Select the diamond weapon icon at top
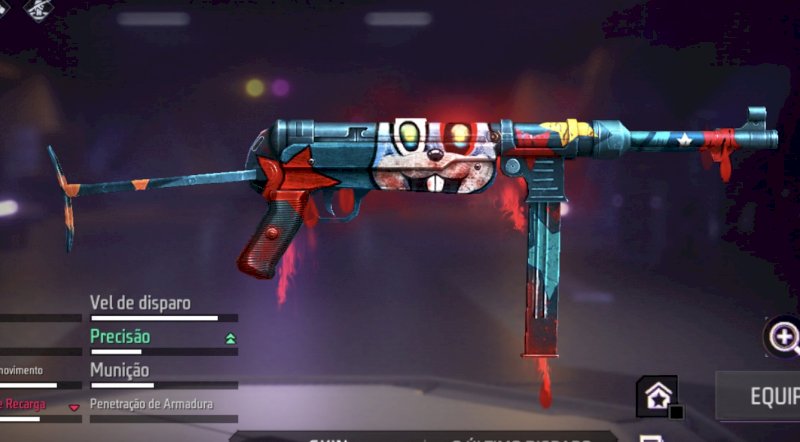This screenshot has height=442, width=800. point(40,10)
